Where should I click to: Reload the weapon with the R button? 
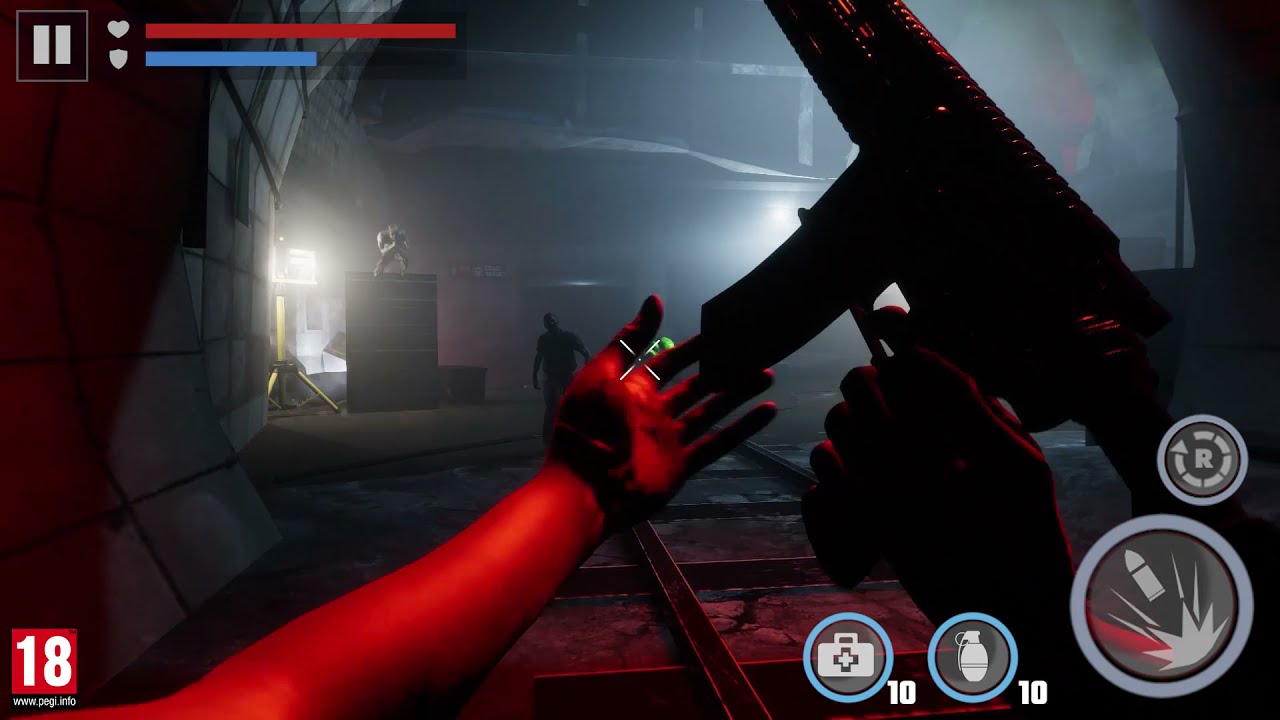coord(1202,460)
